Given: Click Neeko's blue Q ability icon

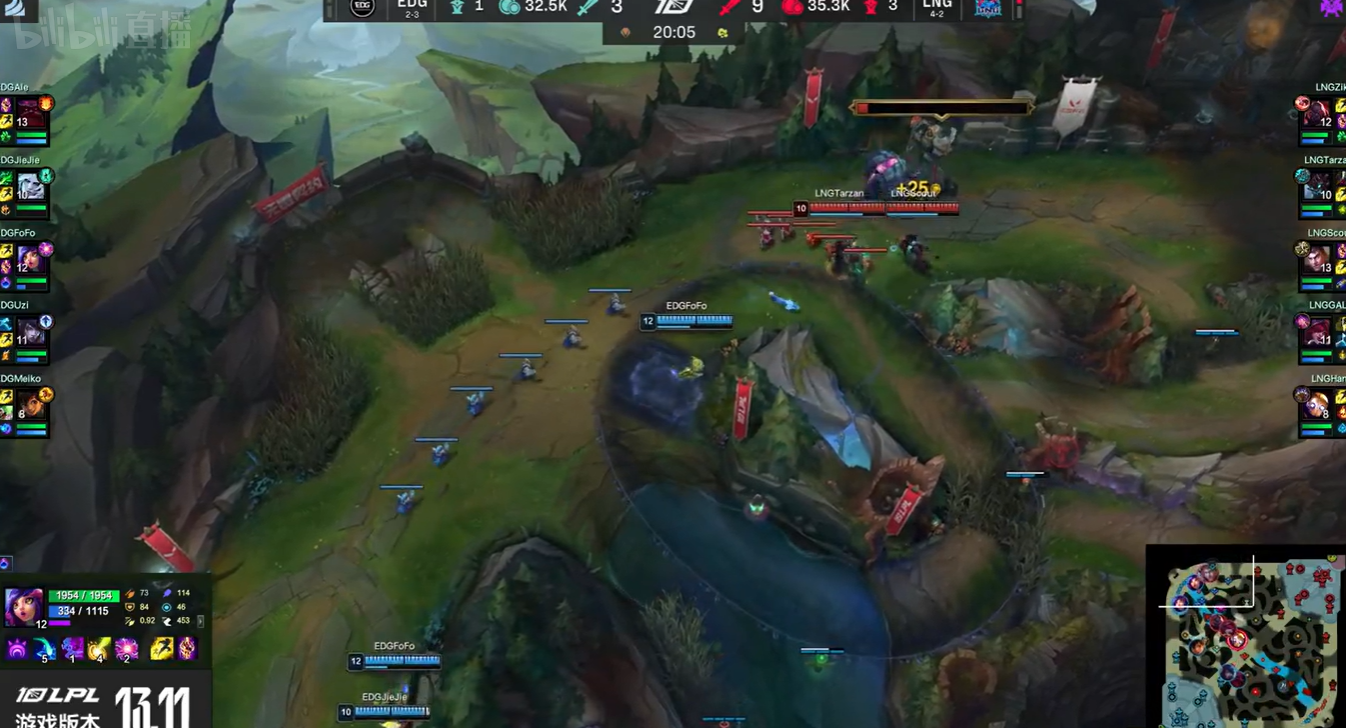Looking at the screenshot, I should [x=45, y=651].
